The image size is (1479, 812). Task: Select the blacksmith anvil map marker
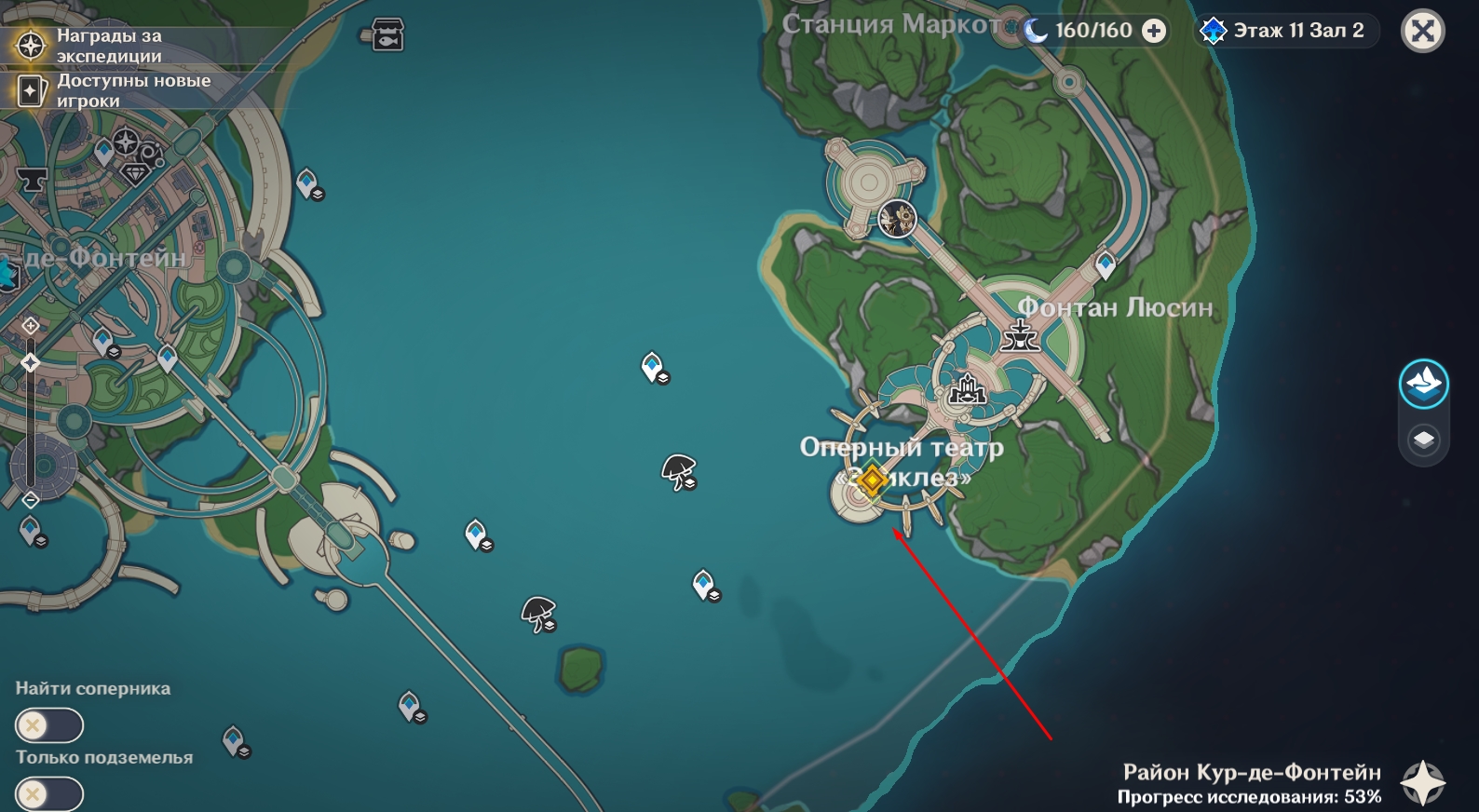click(x=32, y=179)
